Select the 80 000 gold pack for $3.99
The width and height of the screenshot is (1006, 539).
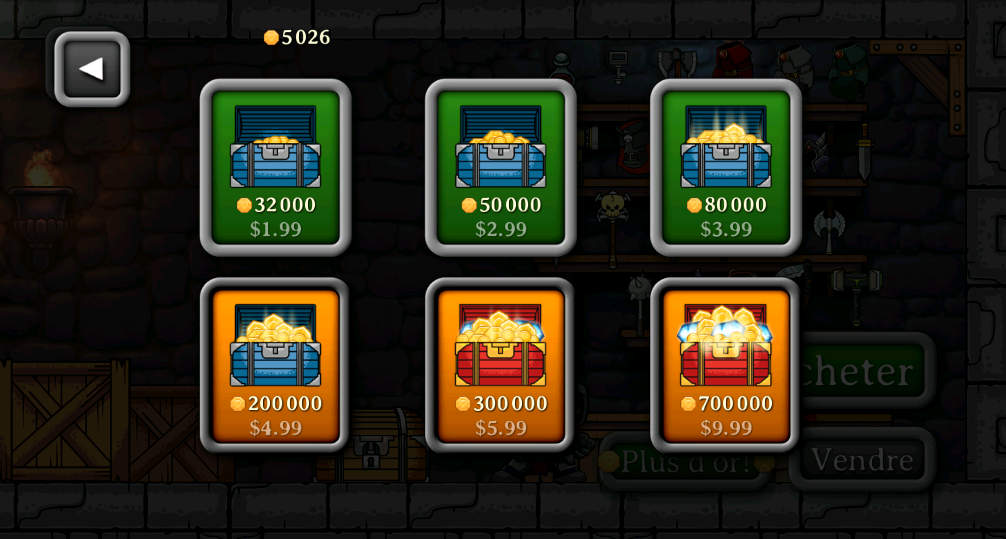[725, 168]
